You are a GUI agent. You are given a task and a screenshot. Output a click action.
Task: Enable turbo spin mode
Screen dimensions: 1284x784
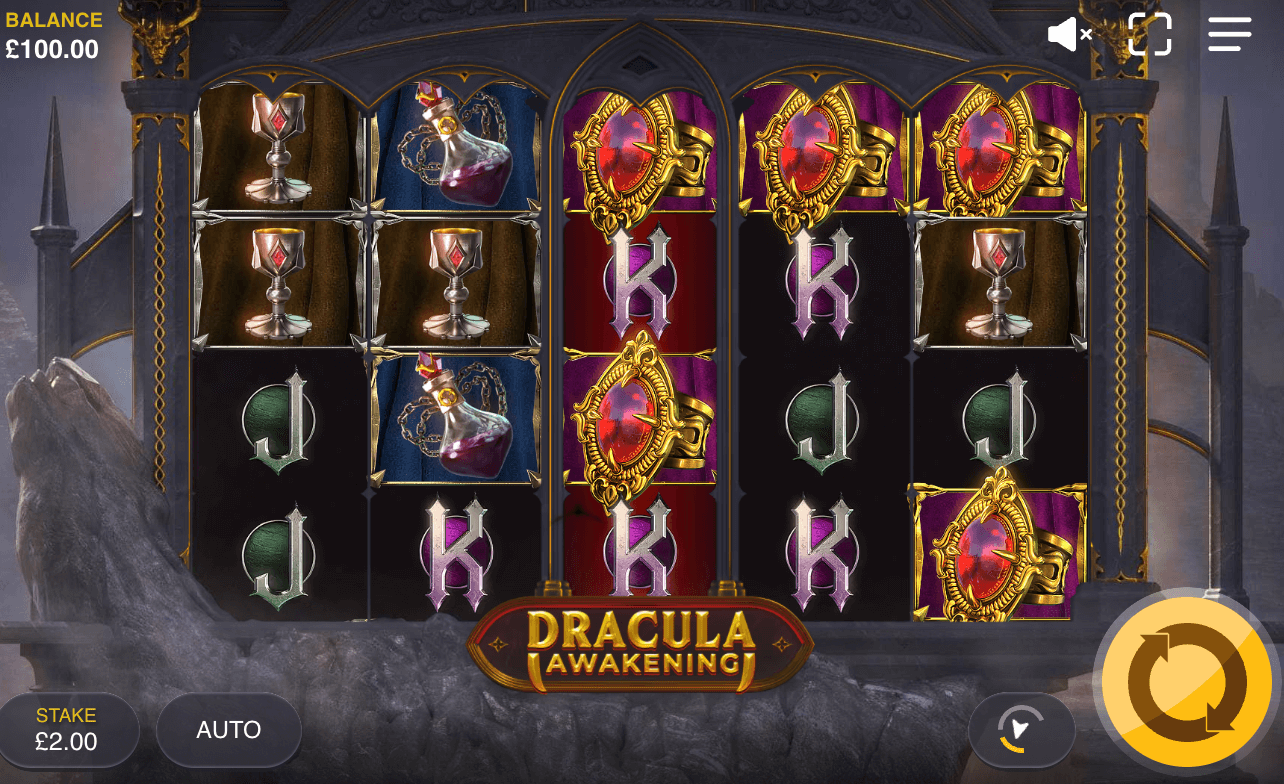[1021, 731]
